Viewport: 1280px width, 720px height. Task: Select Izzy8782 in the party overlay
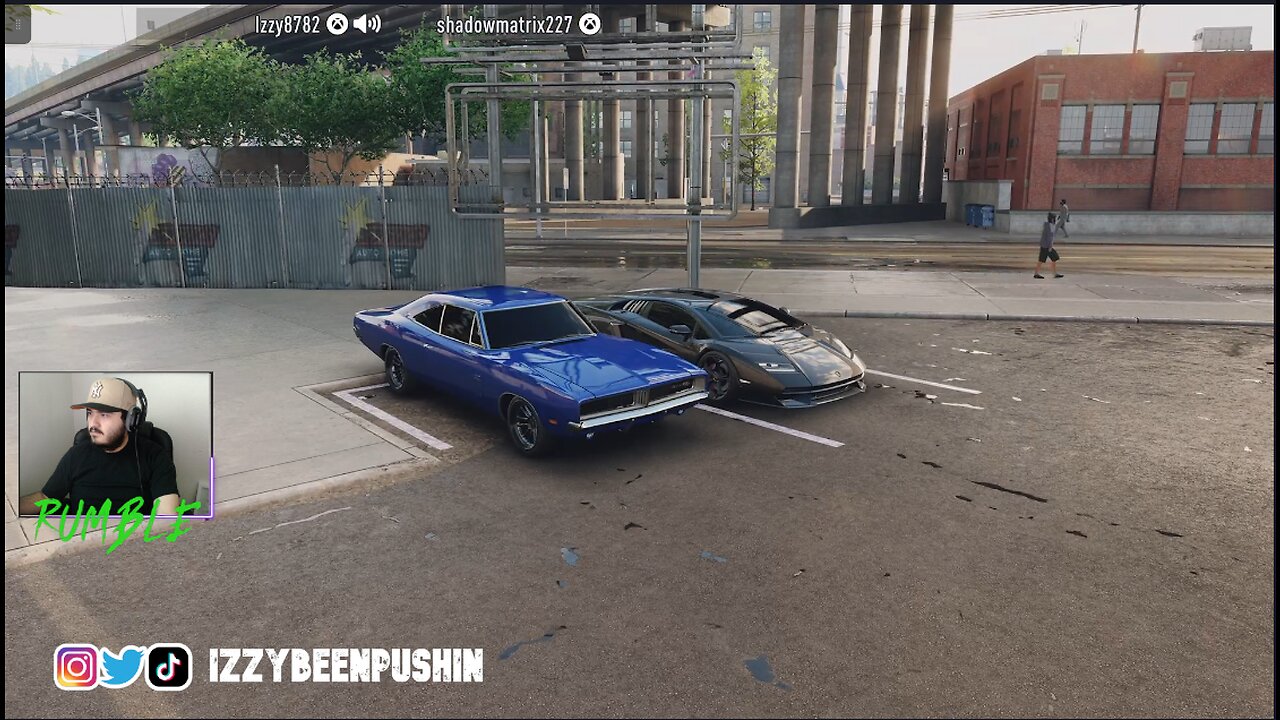(287, 25)
